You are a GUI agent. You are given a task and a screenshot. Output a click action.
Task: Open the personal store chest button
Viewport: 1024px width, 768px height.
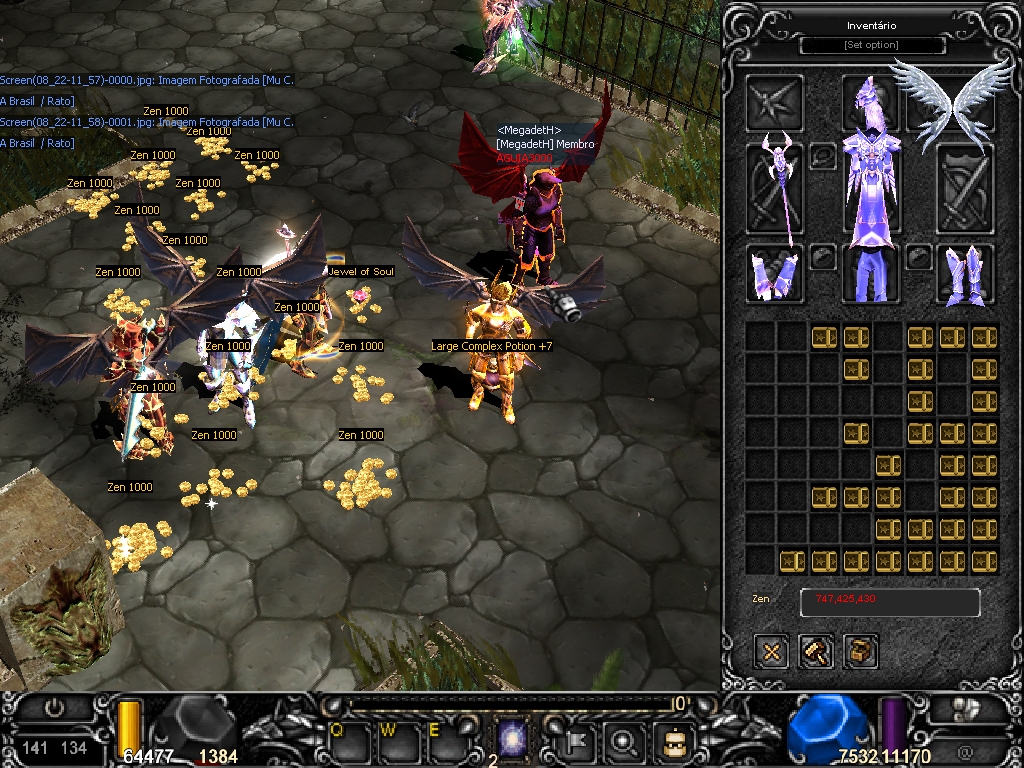coord(861,652)
